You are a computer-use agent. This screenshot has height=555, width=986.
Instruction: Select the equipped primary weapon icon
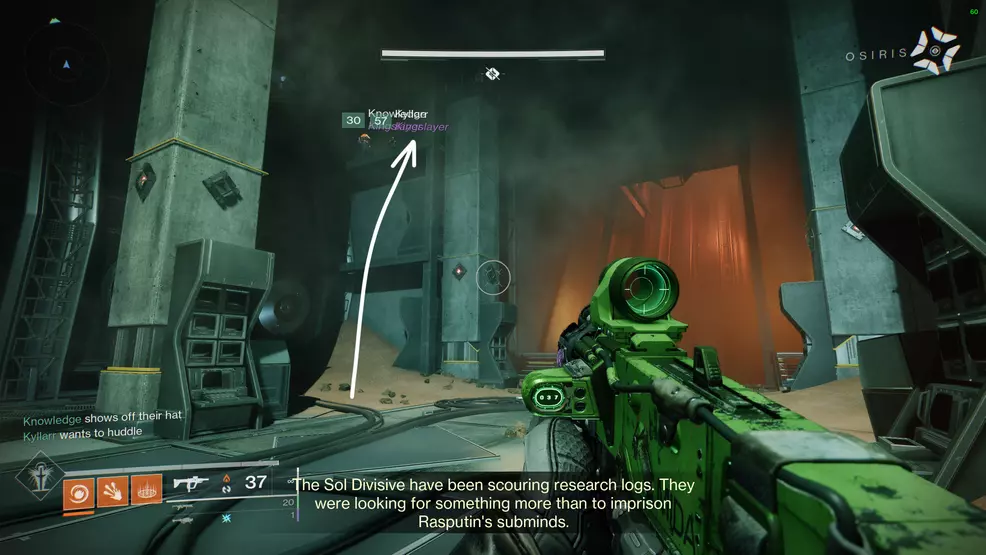click(x=192, y=484)
